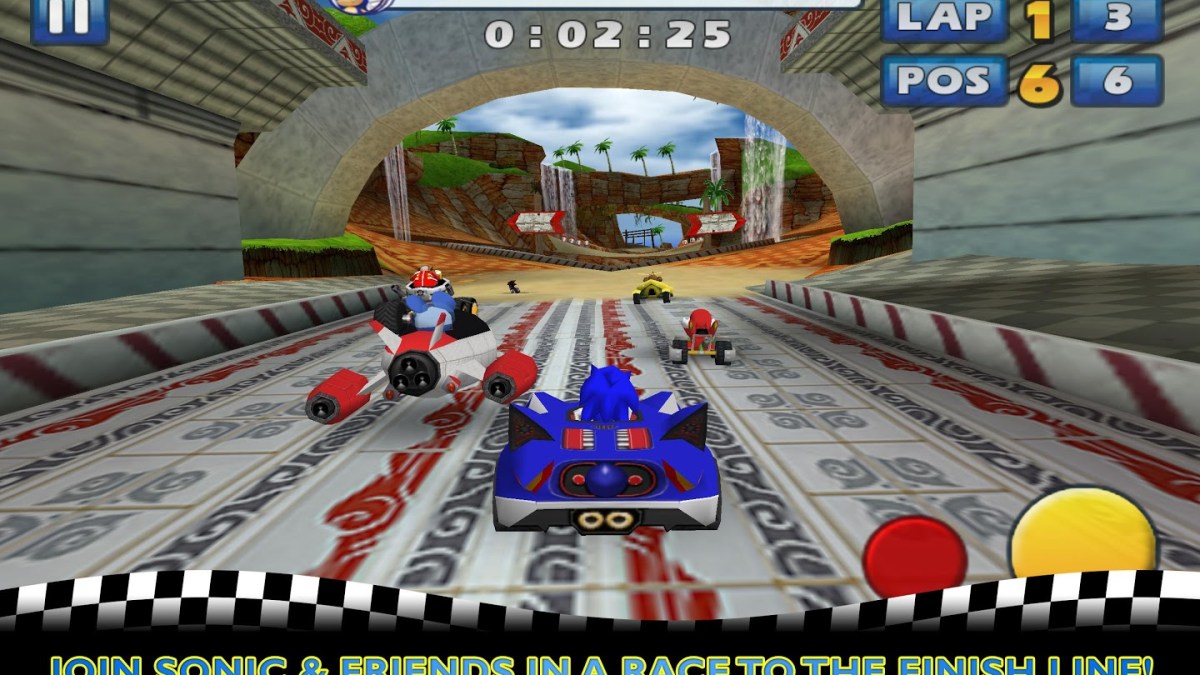Tap the yellow round control button
This screenshot has height=675, width=1200.
pyautogui.click(x=1082, y=535)
